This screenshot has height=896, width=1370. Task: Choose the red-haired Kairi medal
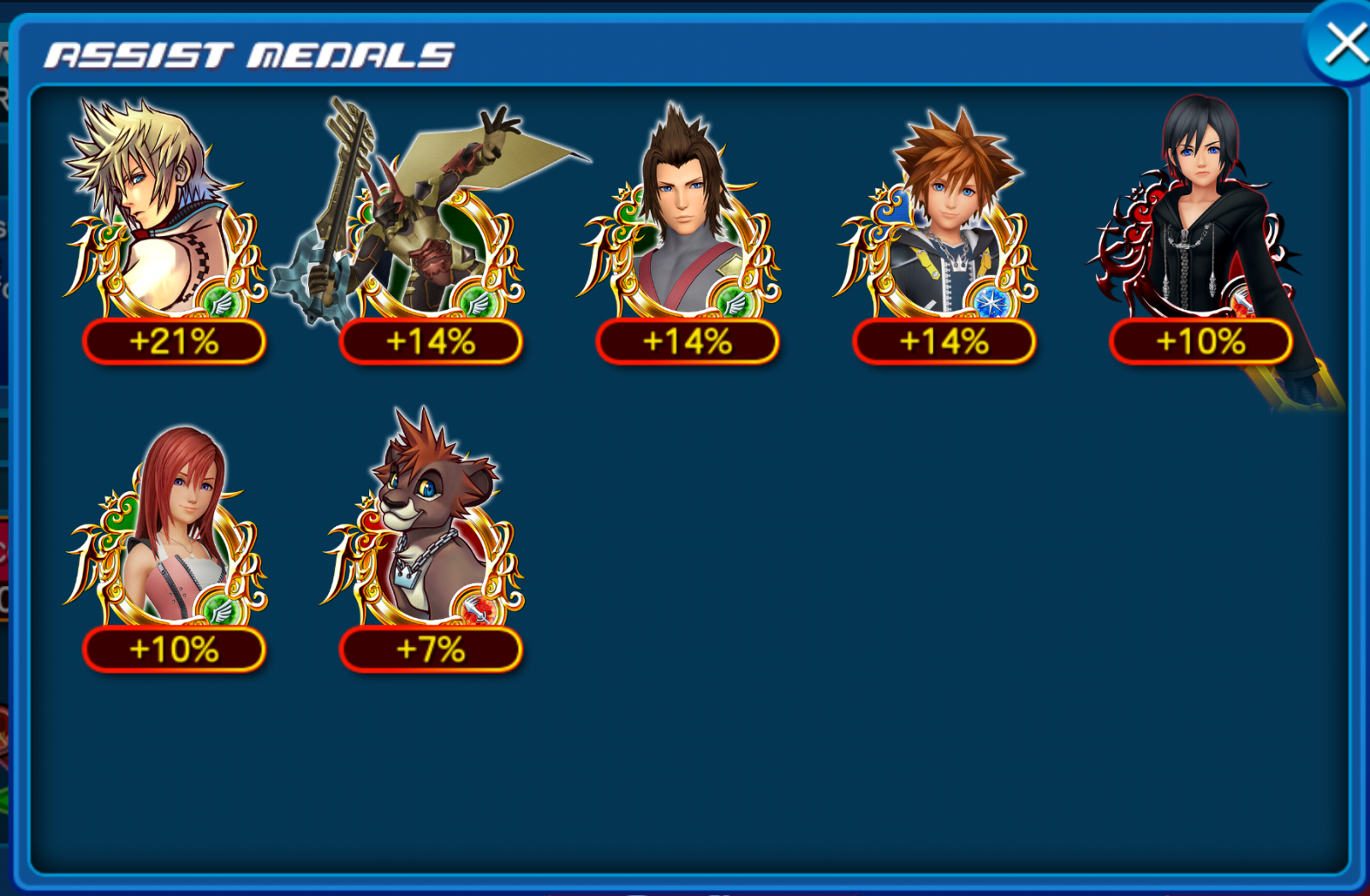click(171, 539)
